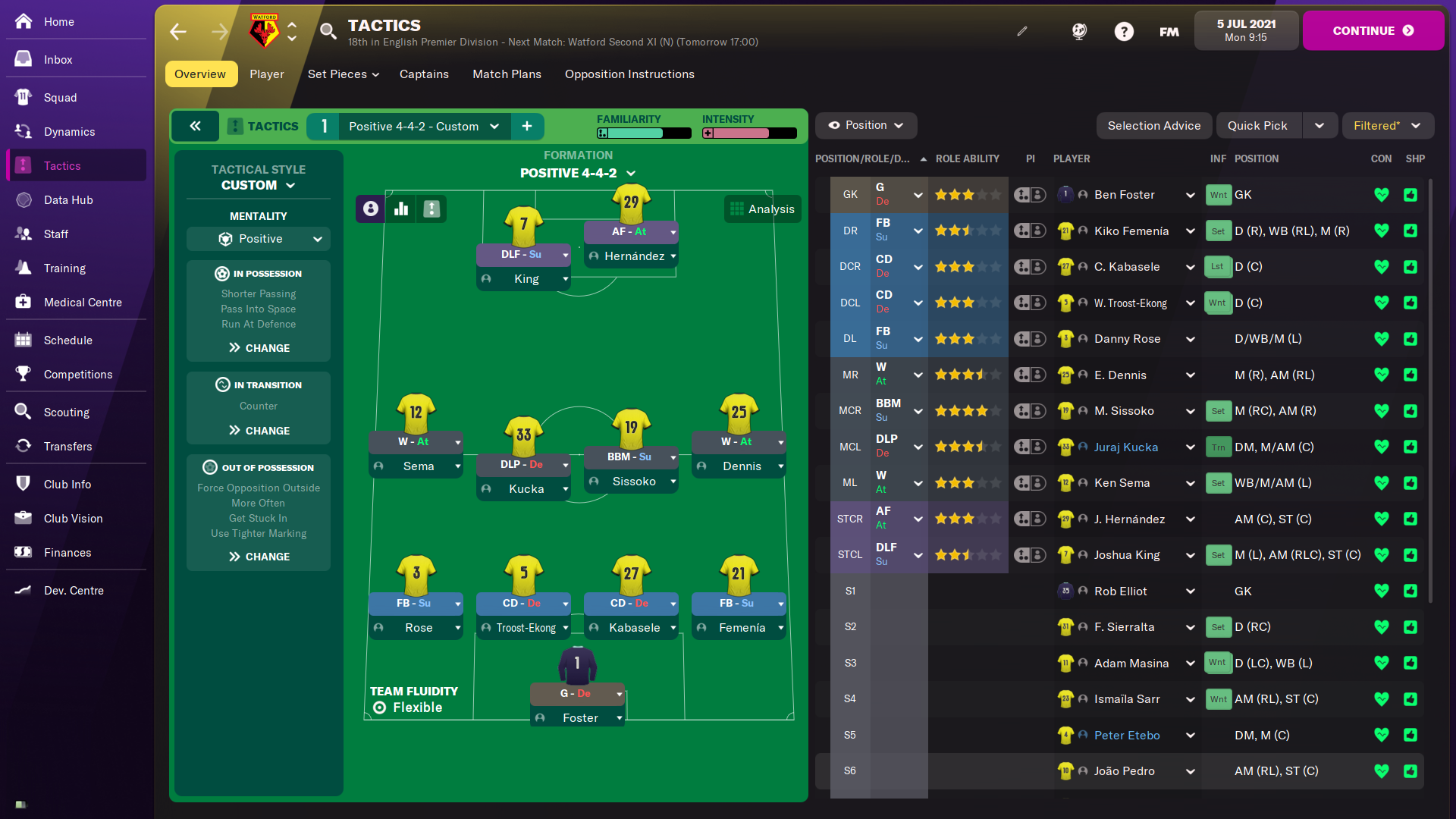Toggle Danny Rose's SHP status icon
Image resolution: width=1456 pixels, height=819 pixels.
coord(1410,339)
